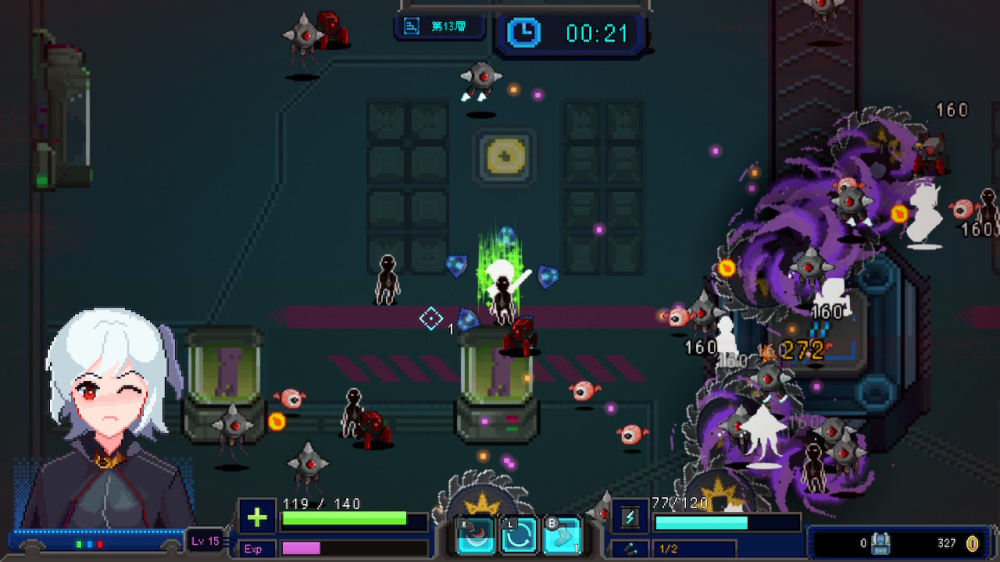
Task: Select the lightning bolt energy icon
Action: (630, 517)
